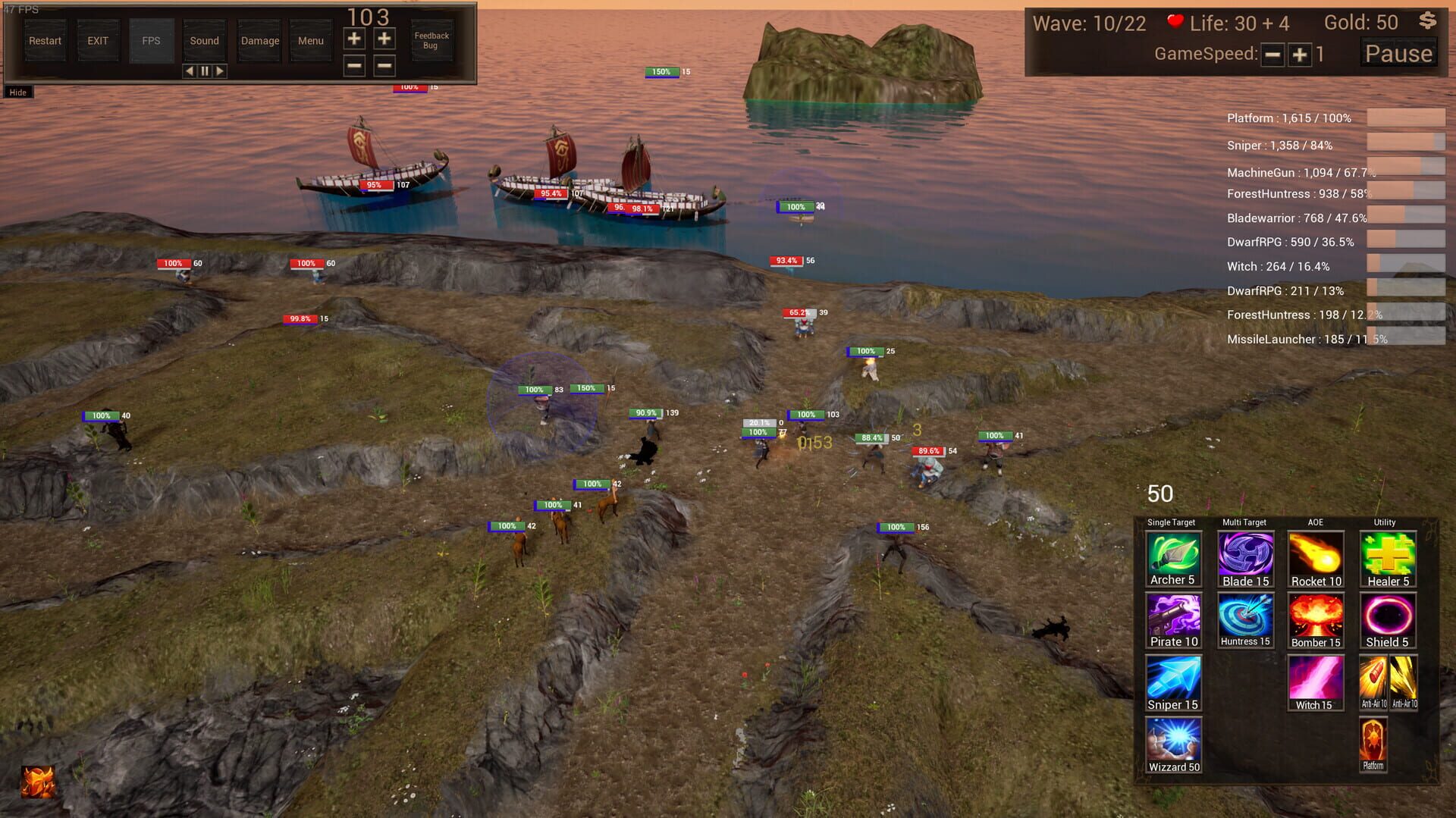1456x818 pixels.
Task: Toggle Damage numbers display
Action: [x=258, y=41]
